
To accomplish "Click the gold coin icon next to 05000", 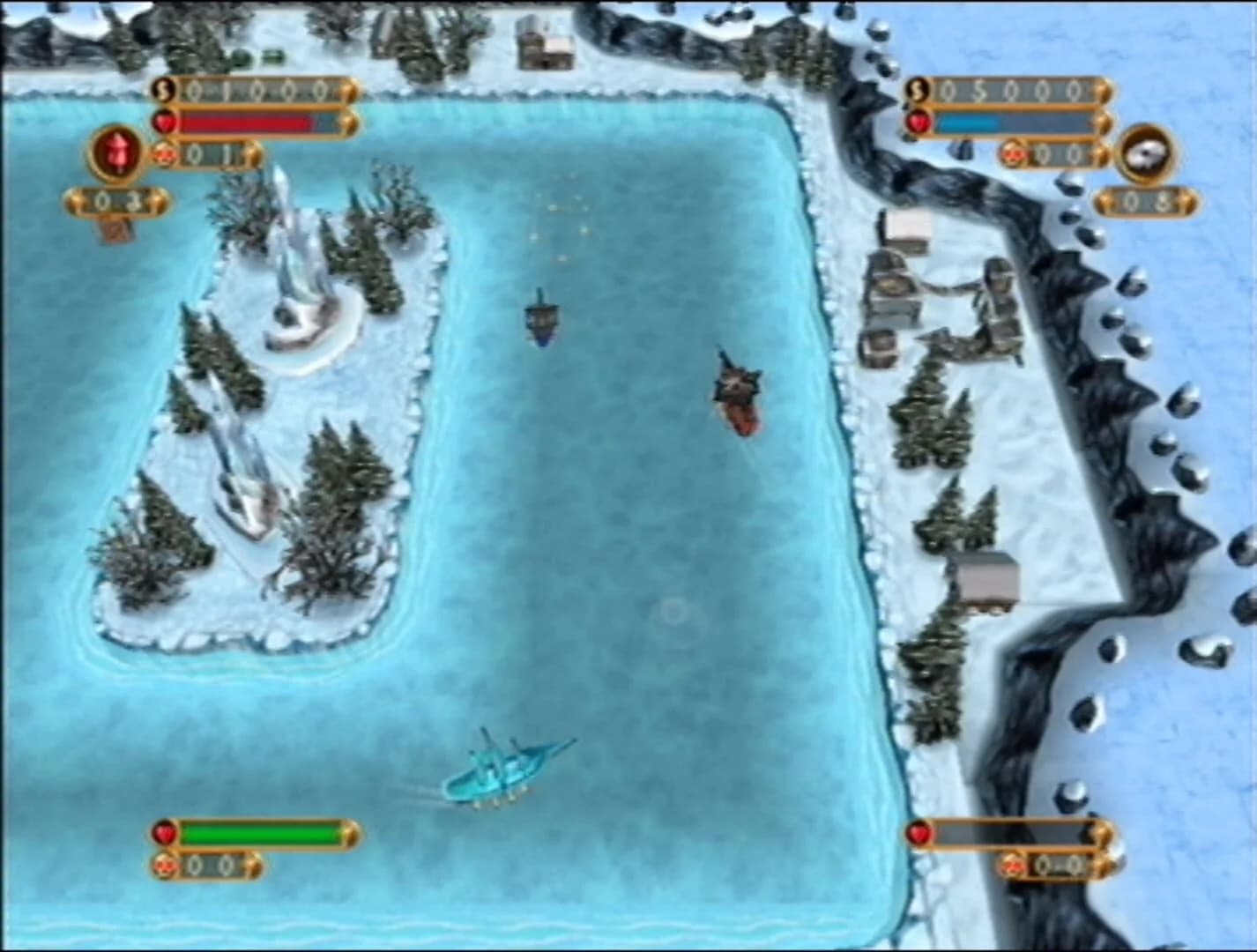I will pyautogui.click(x=917, y=87).
